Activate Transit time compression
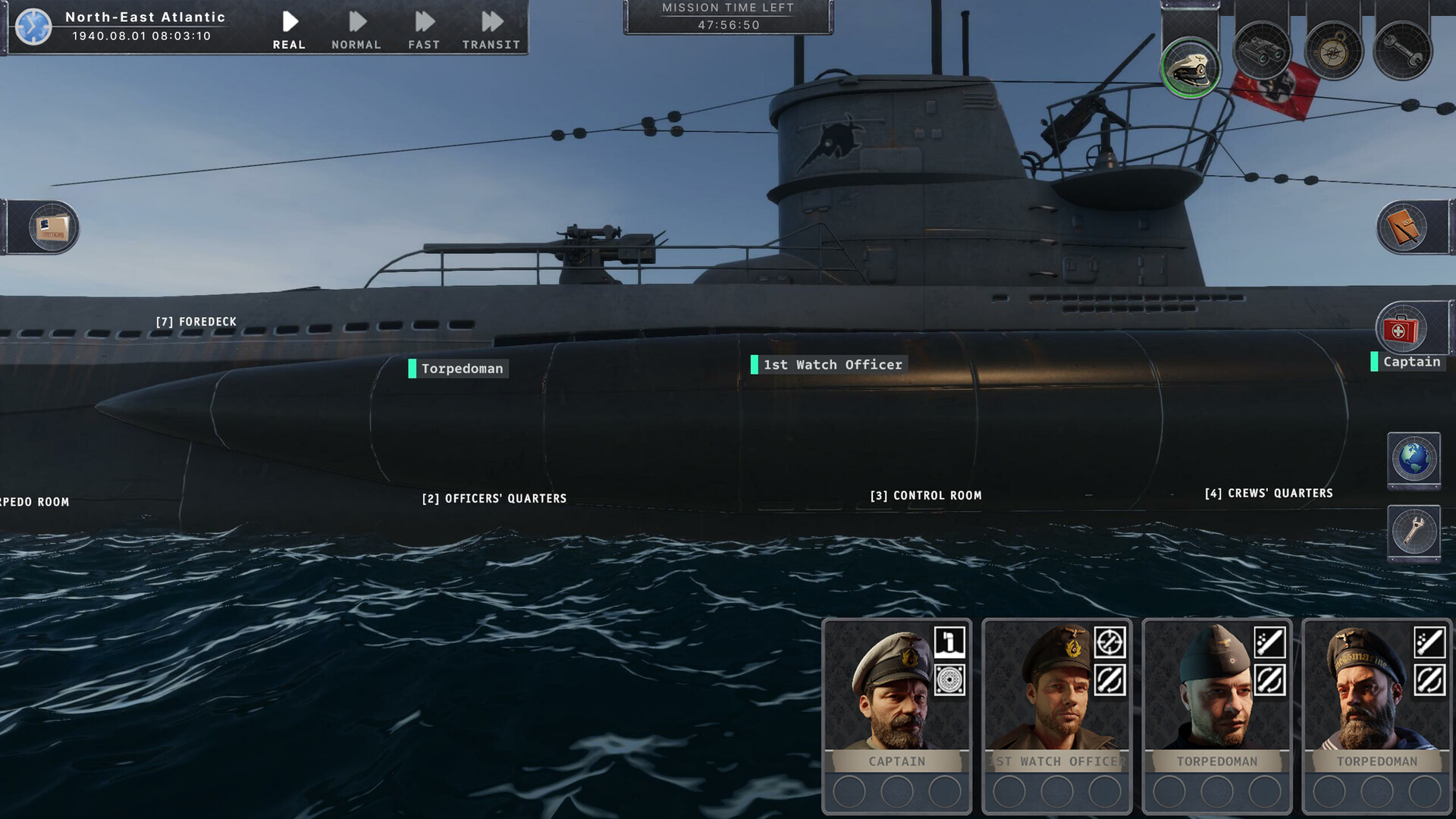Viewport: 1456px width, 819px height. 491,30
